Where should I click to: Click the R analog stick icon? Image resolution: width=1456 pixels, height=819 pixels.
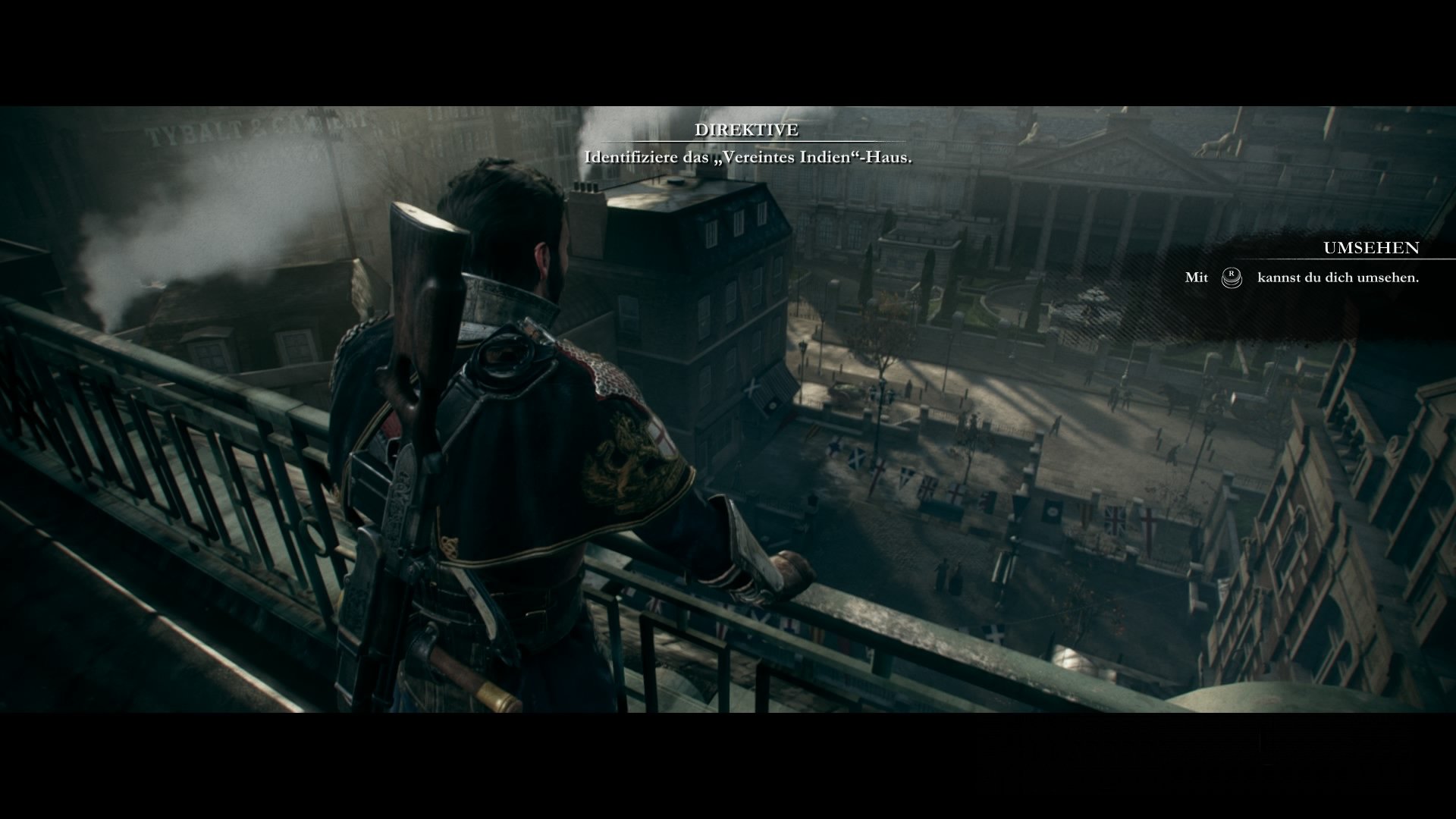tap(1231, 278)
